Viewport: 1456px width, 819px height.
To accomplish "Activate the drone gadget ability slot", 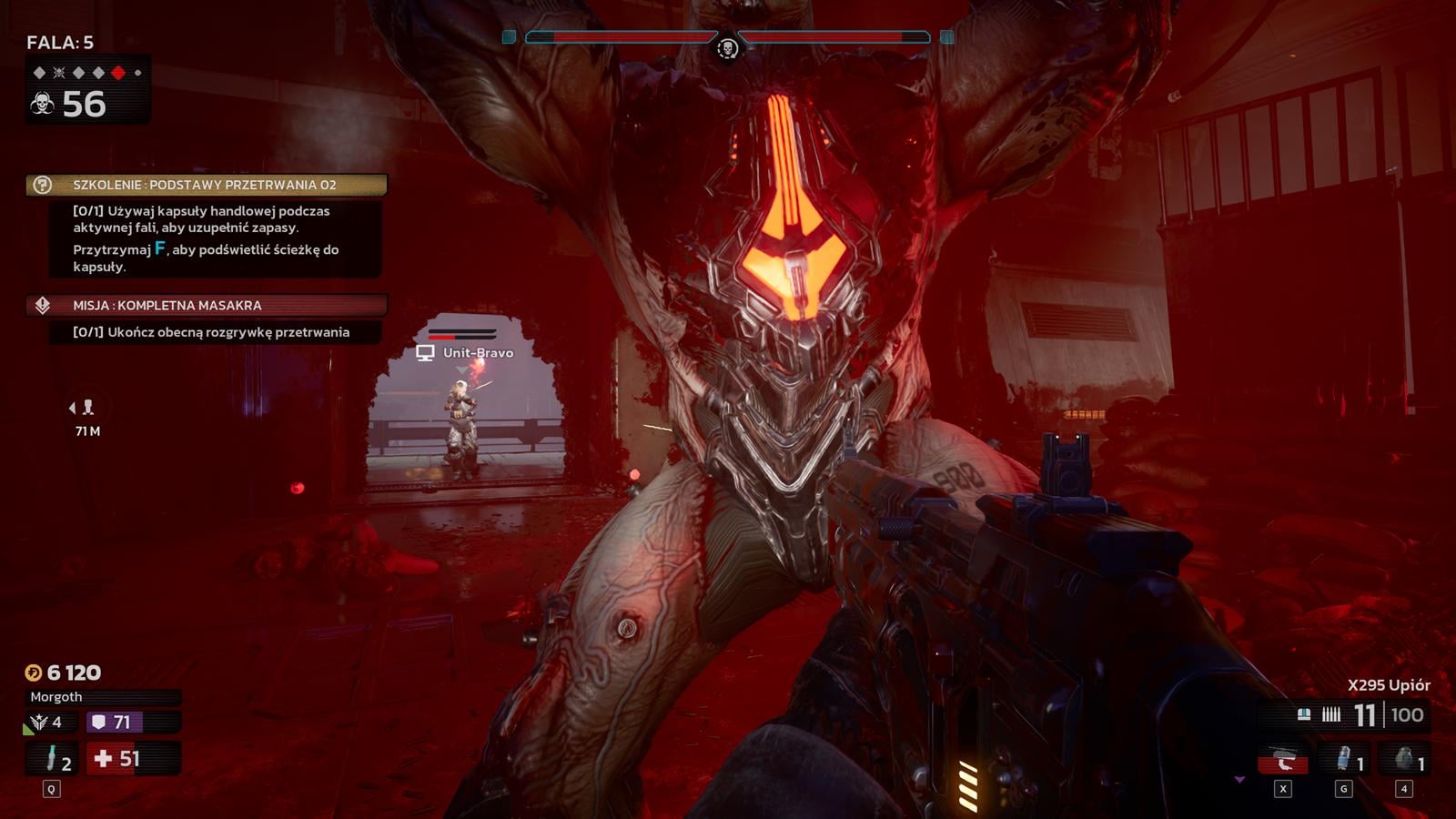I will [1283, 759].
